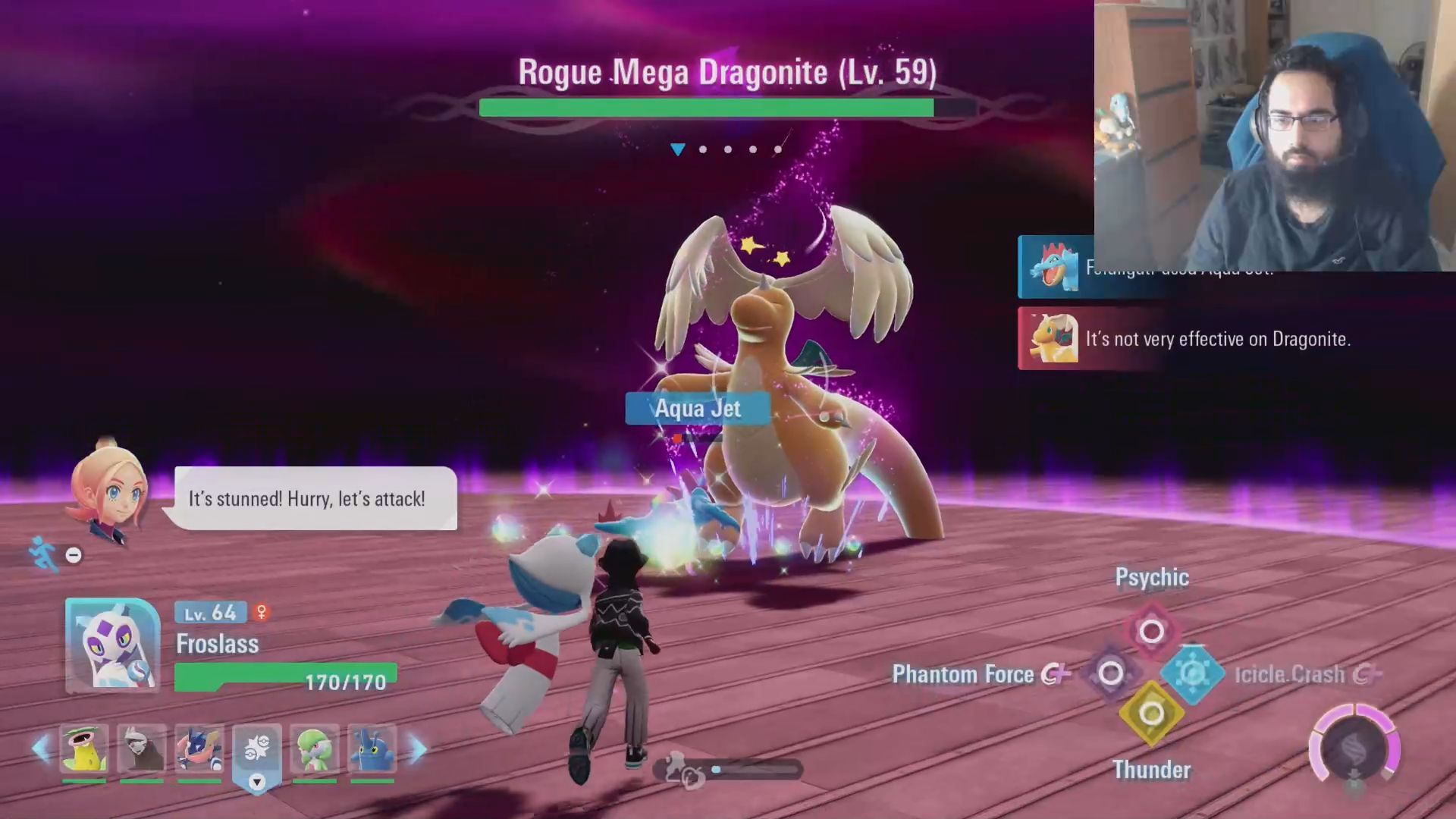The height and width of the screenshot is (819, 1456).
Task: Select the grey-headed brown Pokémon party slot
Action: (142, 748)
